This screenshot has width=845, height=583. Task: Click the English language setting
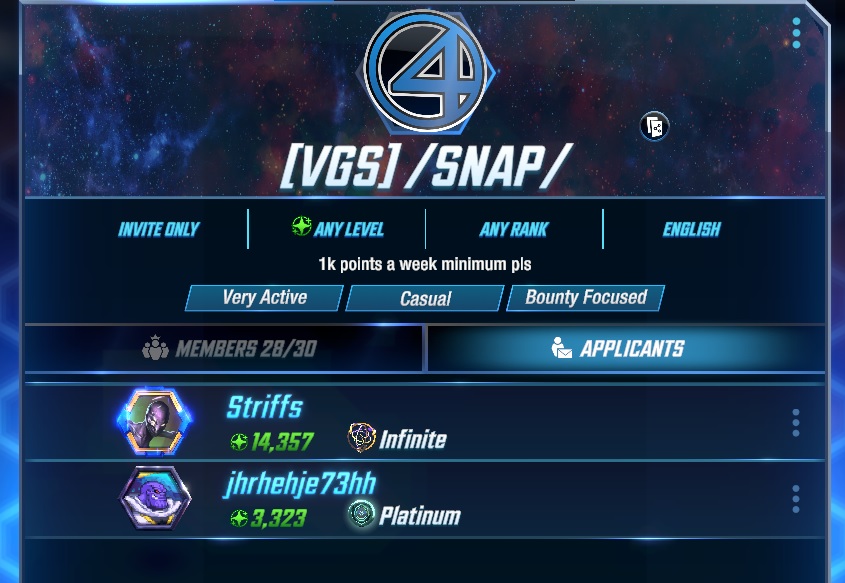pos(691,230)
